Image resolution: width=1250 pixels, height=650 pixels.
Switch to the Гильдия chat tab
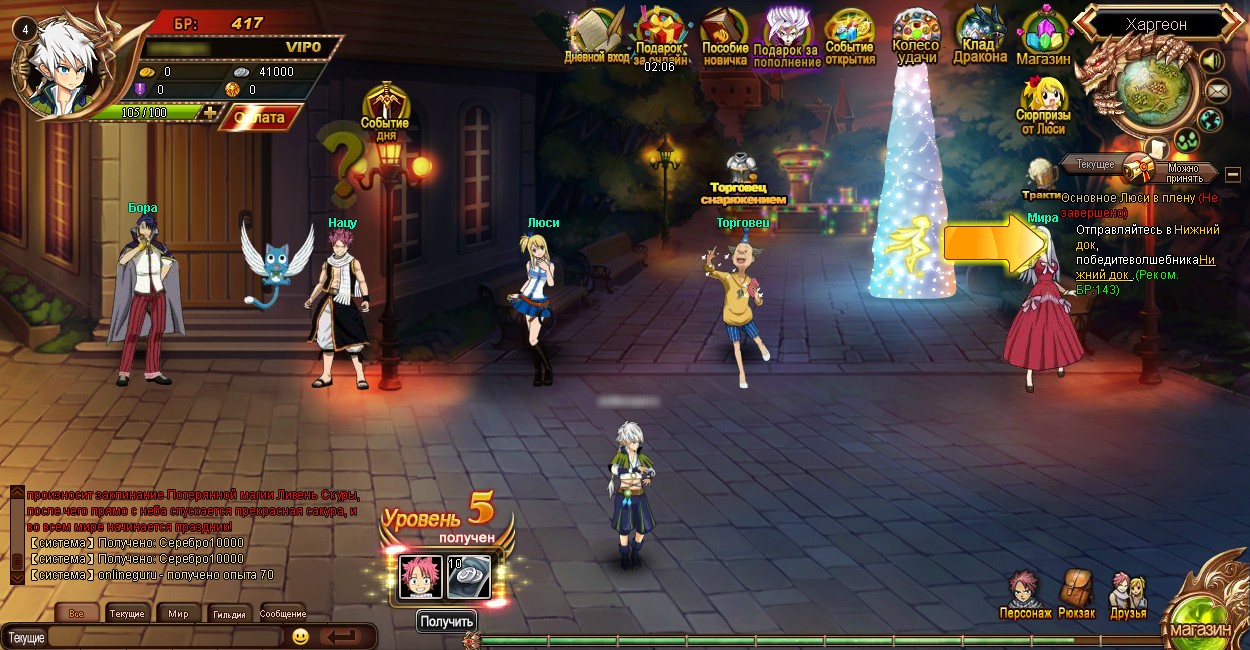pyautogui.click(x=229, y=614)
